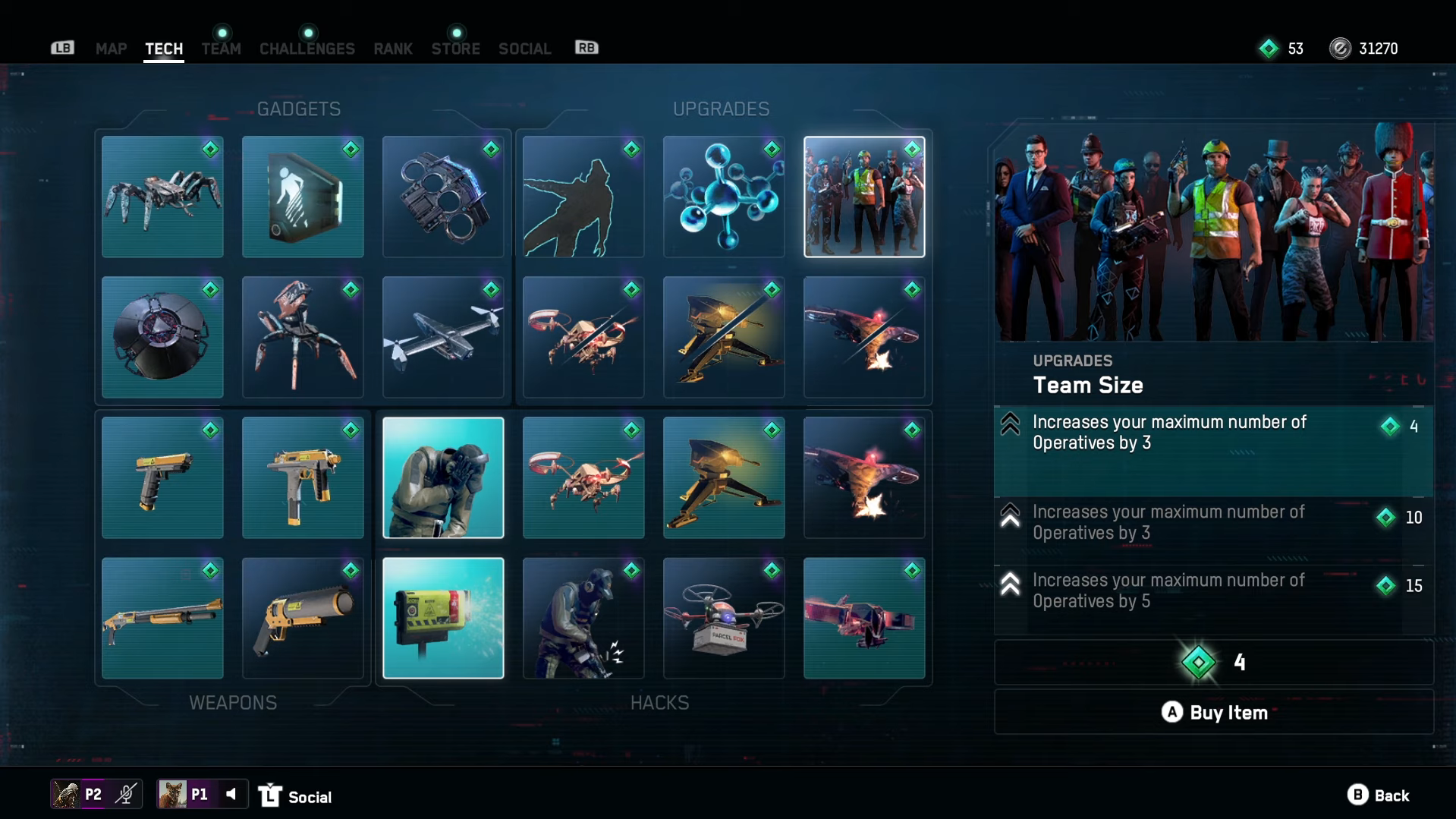This screenshot has height=819, width=1456.
Task: Select the grenade launcher weapon tile
Action: (303, 618)
